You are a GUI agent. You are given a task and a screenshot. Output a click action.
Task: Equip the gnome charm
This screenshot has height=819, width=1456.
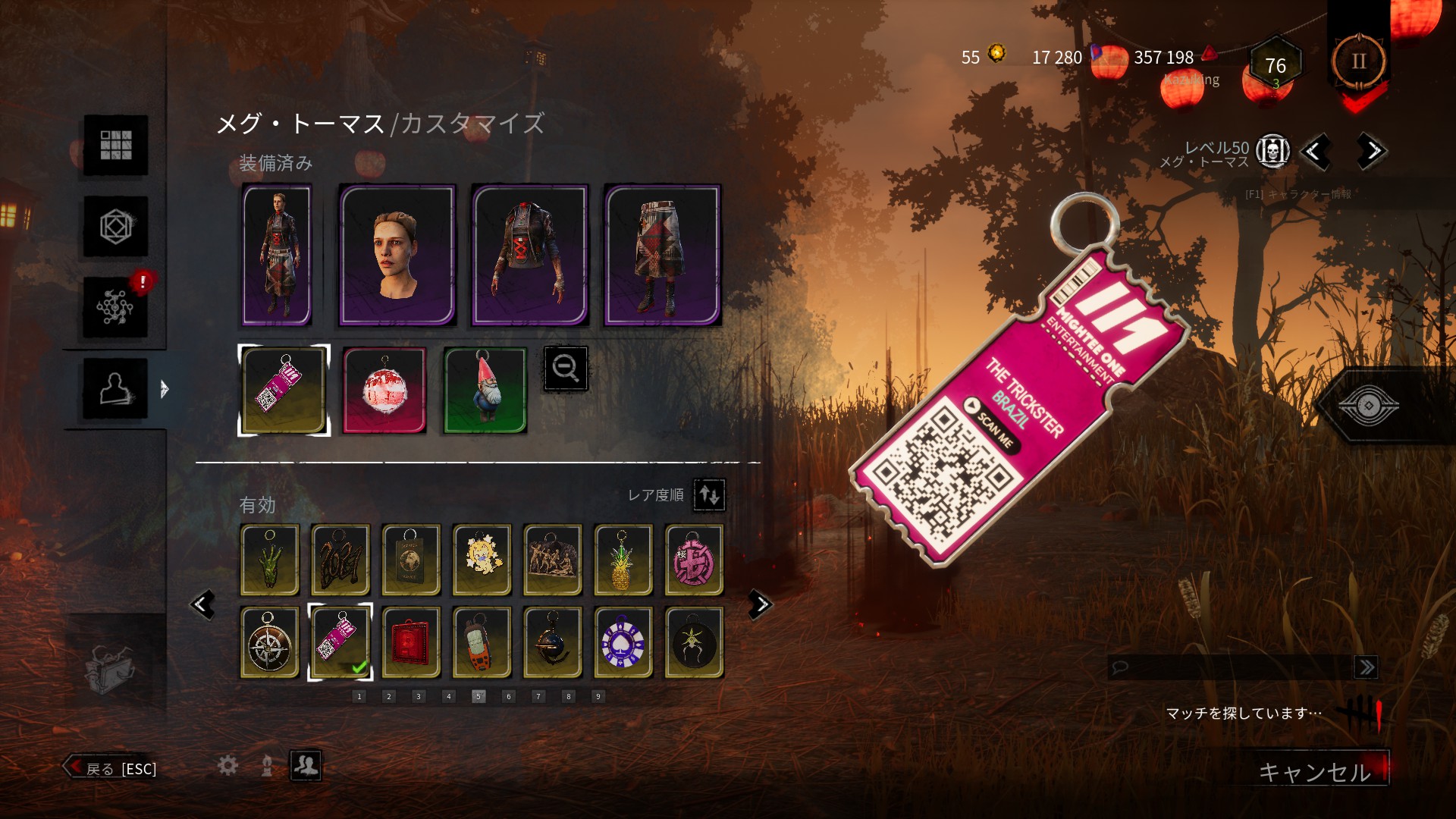[x=484, y=390]
